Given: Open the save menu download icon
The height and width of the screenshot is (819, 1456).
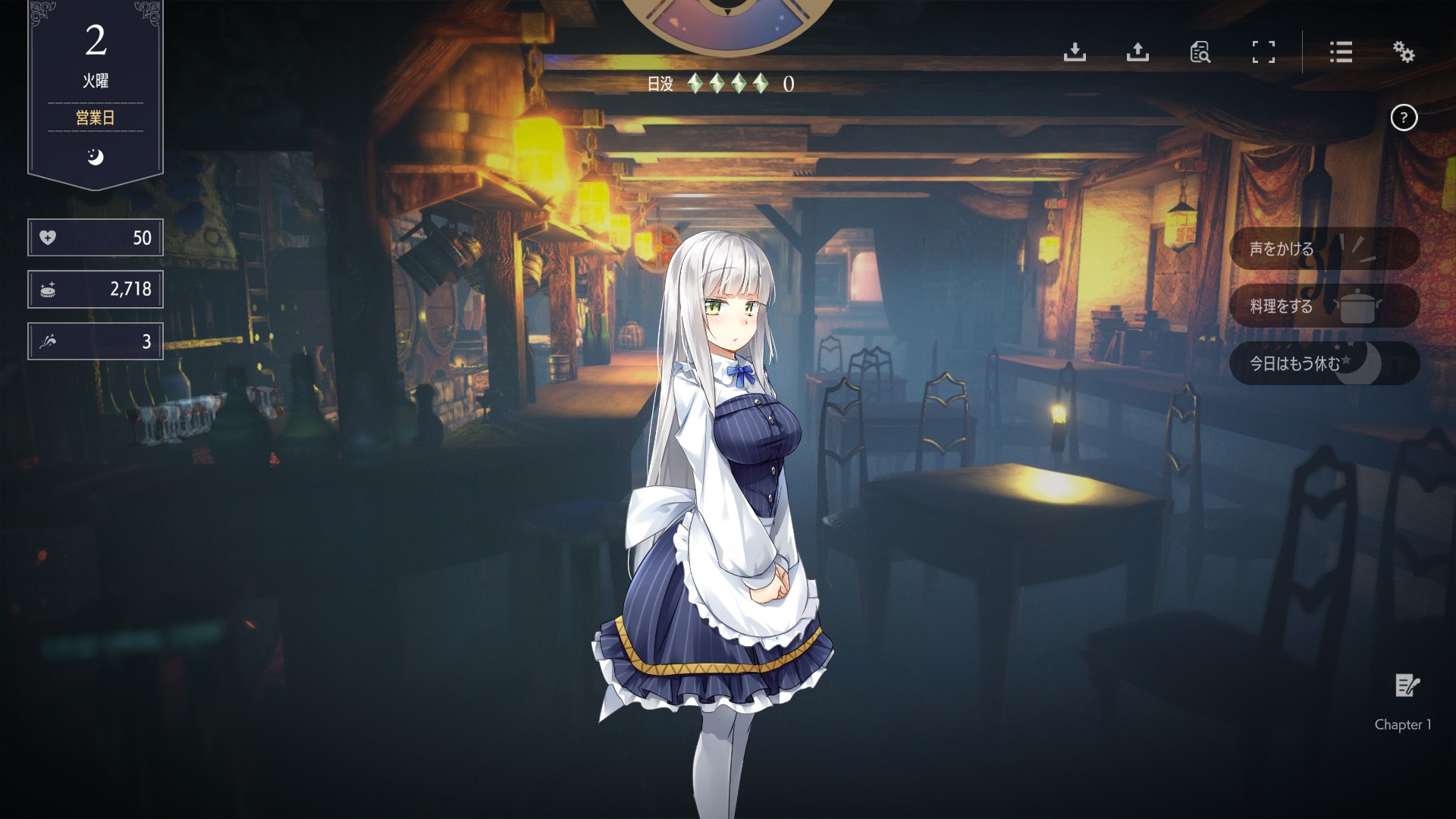Looking at the screenshot, I should [x=1075, y=52].
